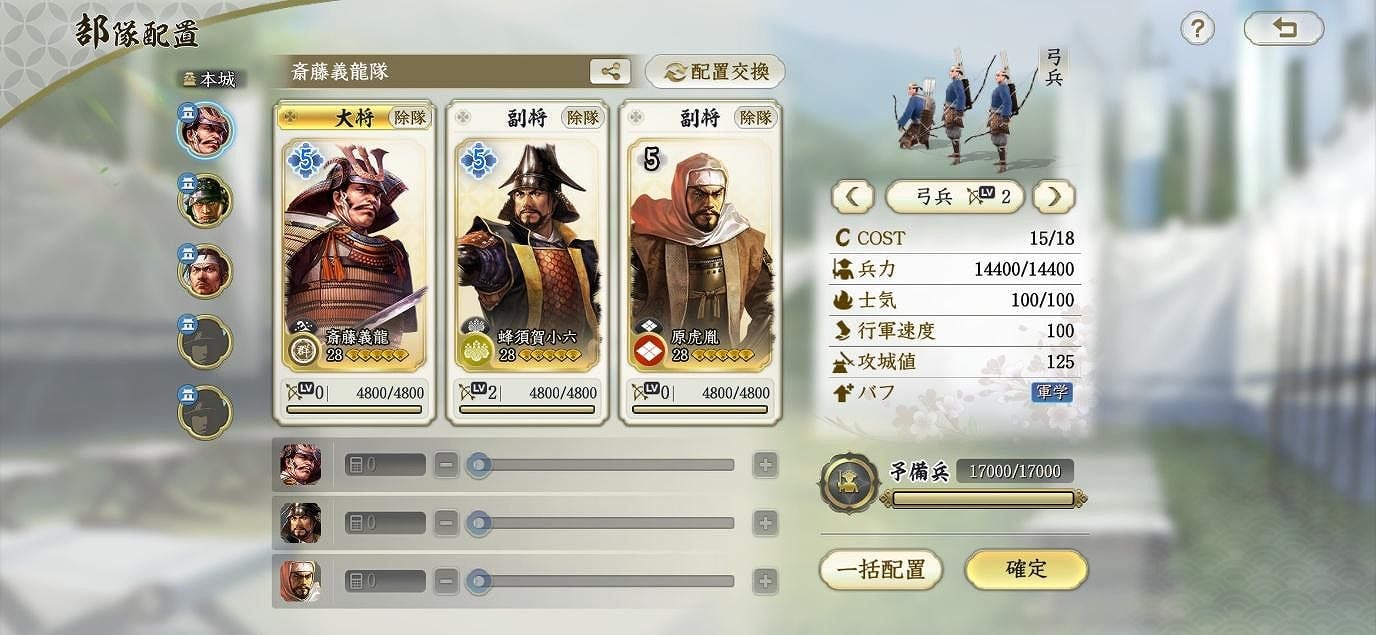This screenshot has width=1376, height=635.
Task: Share the 斎藤義龍隊 unit via share icon
Action: pyautogui.click(x=611, y=71)
